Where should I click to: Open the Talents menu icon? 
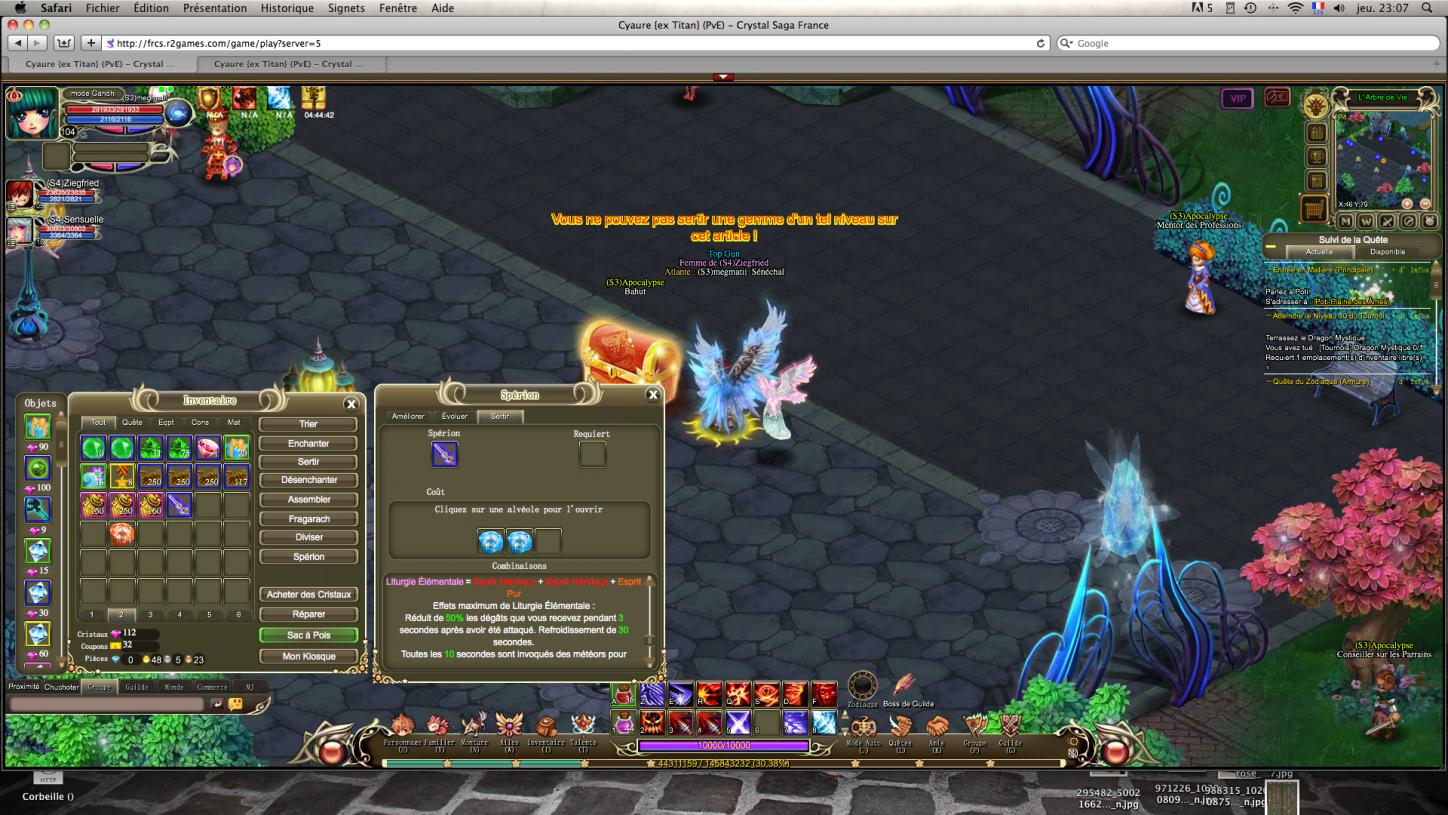(583, 727)
